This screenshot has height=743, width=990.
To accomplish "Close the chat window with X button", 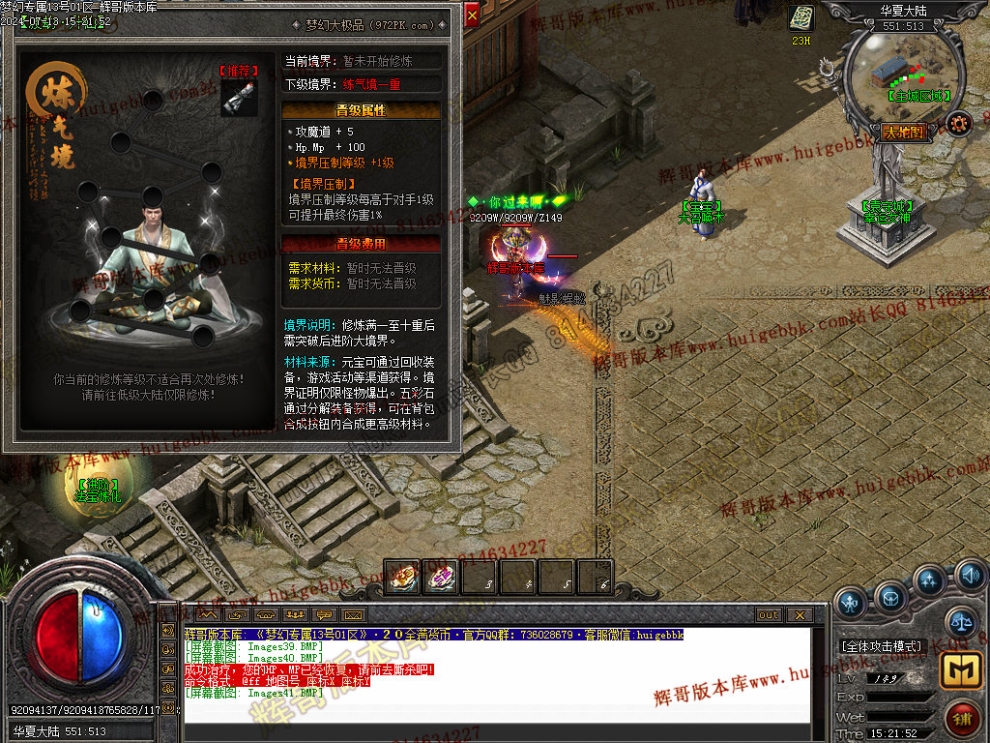I will coord(798,614).
